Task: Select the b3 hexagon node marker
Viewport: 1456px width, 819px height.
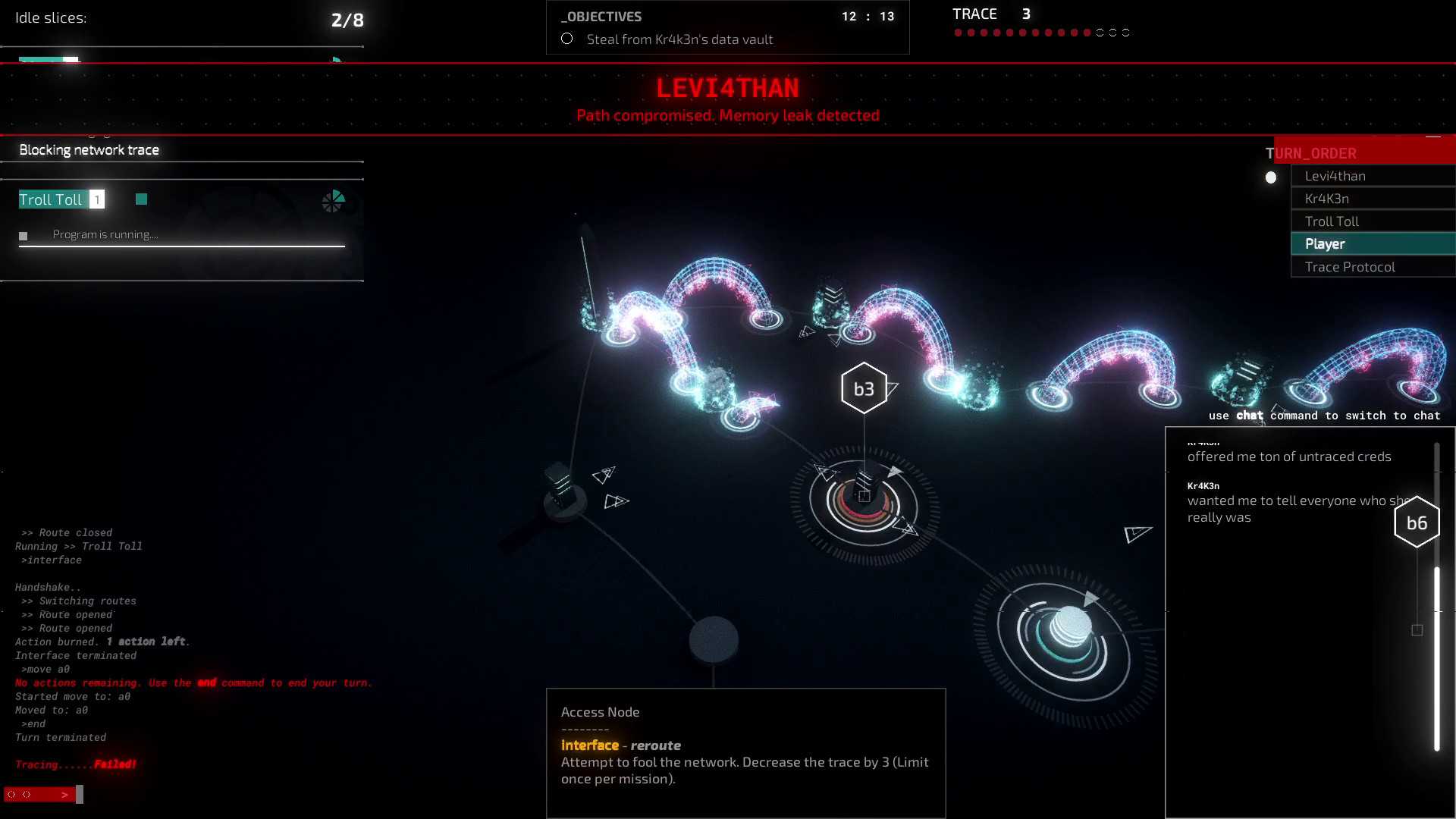Action: click(x=864, y=388)
